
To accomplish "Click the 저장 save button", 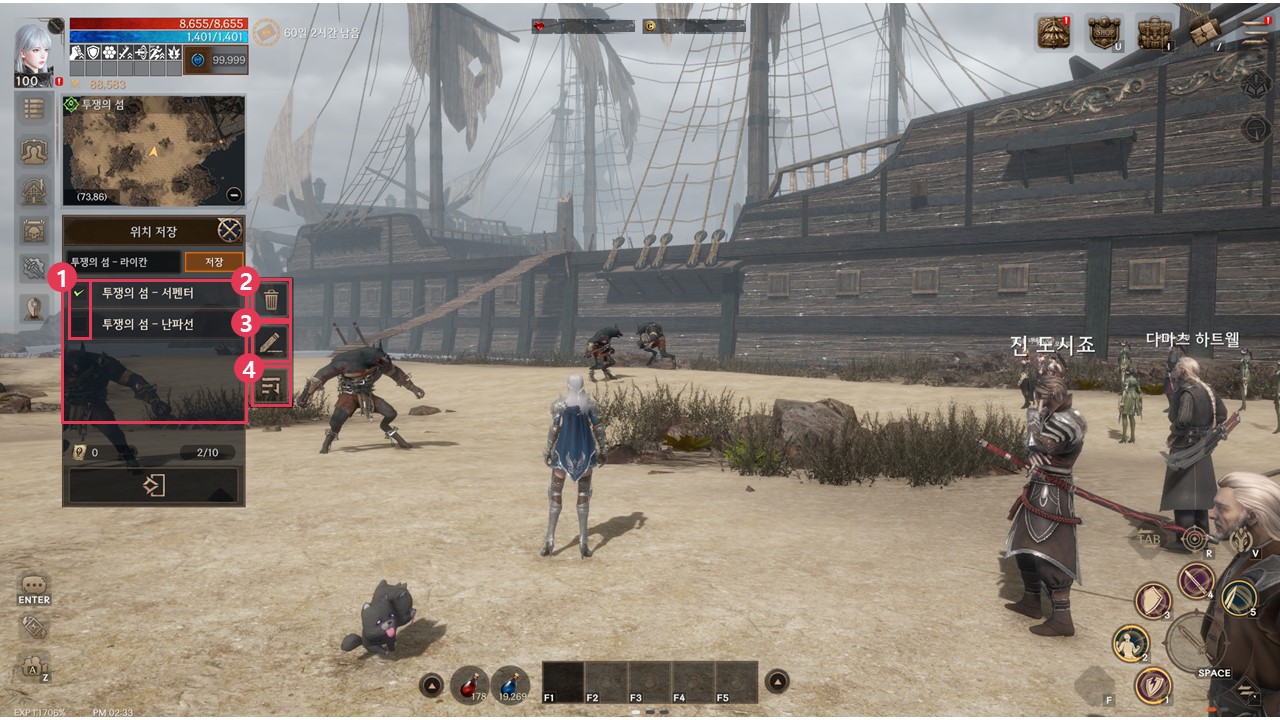I will click(214, 262).
